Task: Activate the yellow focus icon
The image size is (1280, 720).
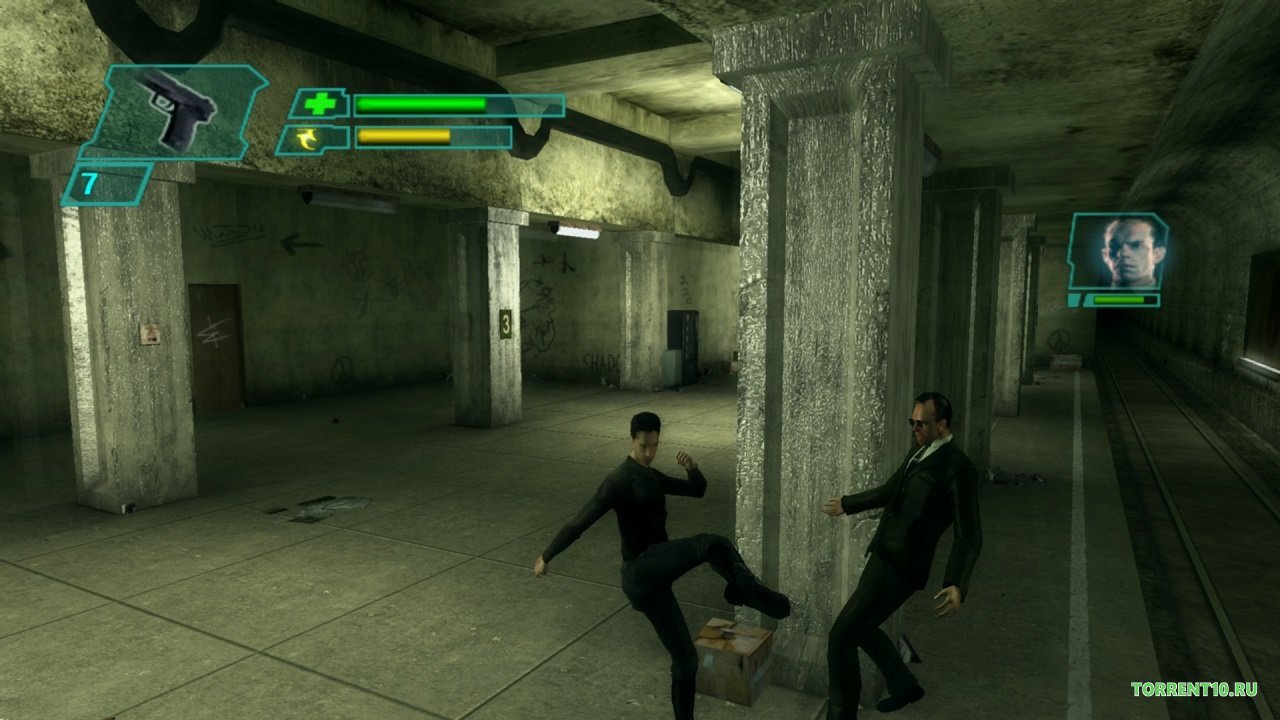Action: pyautogui.click(x=313, y=138)
